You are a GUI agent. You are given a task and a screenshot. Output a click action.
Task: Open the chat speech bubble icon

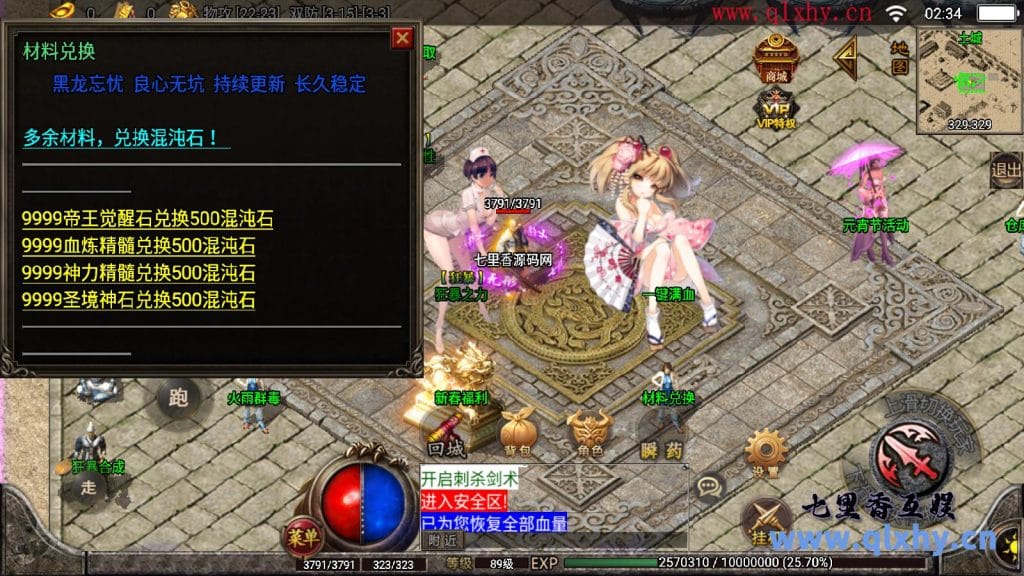710,488
